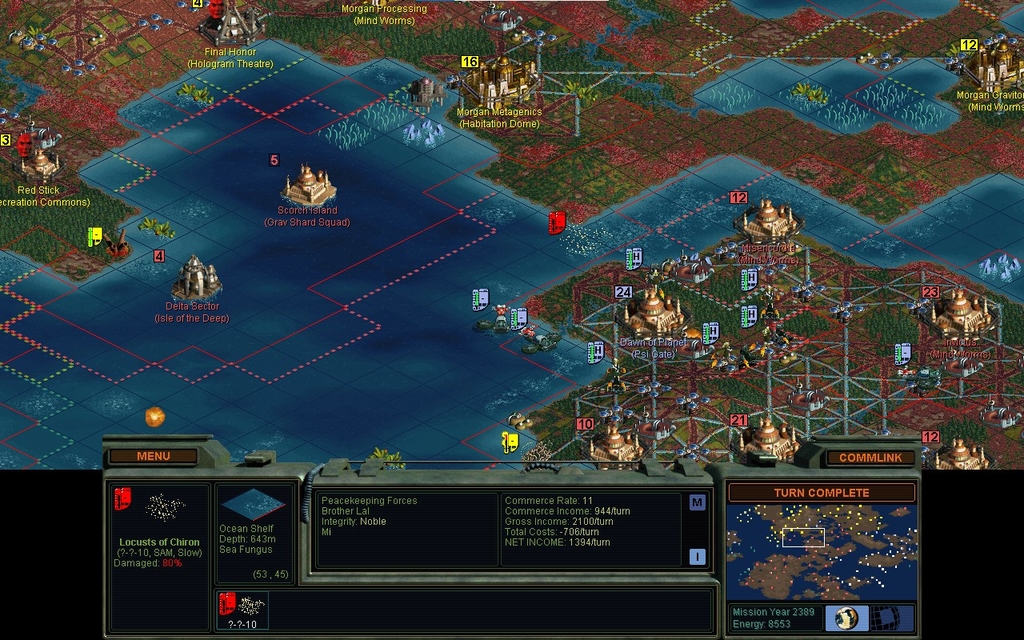Click the TURN COMPLETE button
Image resolution: width=1024 pixels, height=640 pixels.
(821, 493)
